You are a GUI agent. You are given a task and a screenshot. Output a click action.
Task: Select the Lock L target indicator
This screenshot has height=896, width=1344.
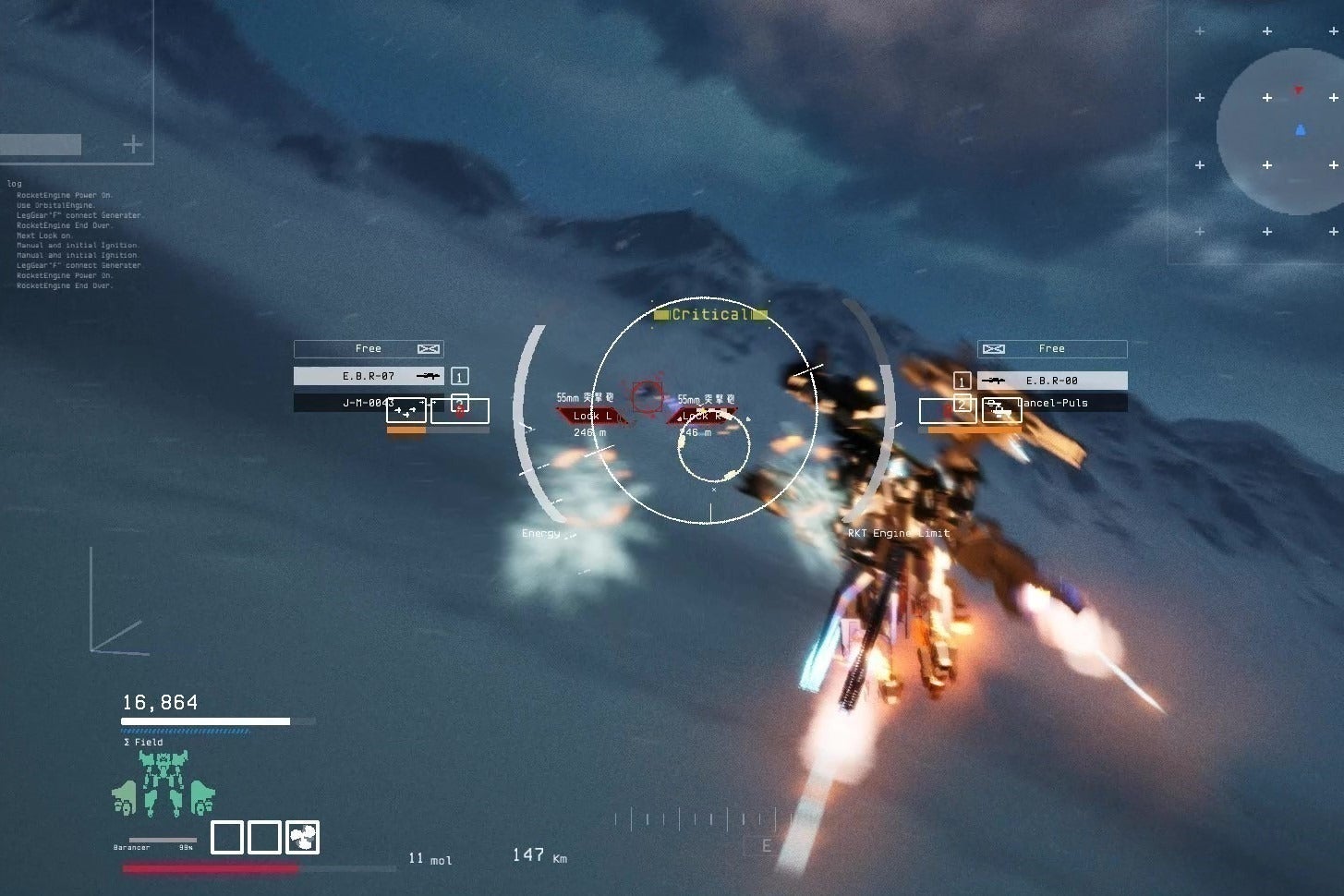tap(590, 416)
